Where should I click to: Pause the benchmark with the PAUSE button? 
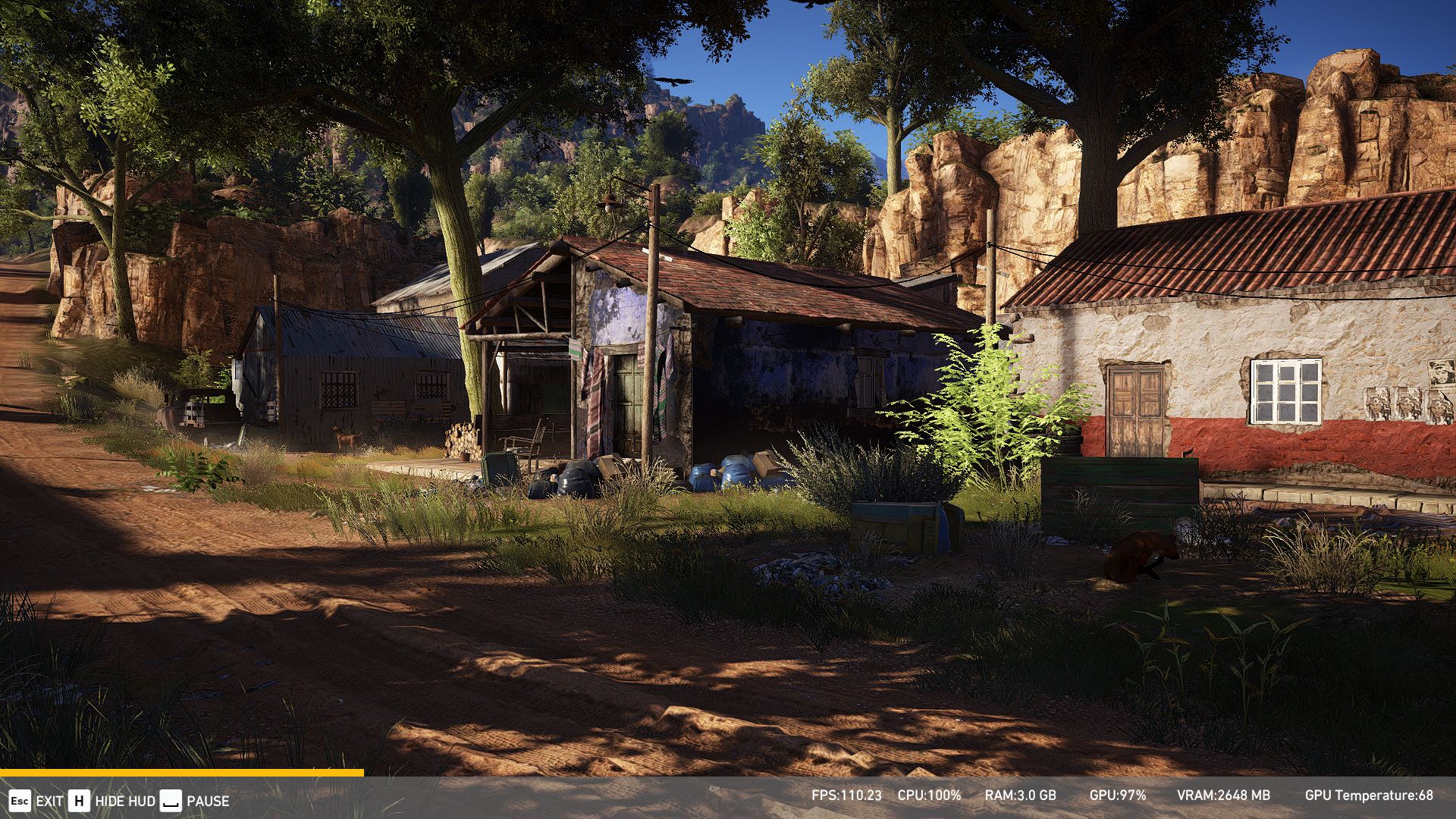click(x=195, y=801)
